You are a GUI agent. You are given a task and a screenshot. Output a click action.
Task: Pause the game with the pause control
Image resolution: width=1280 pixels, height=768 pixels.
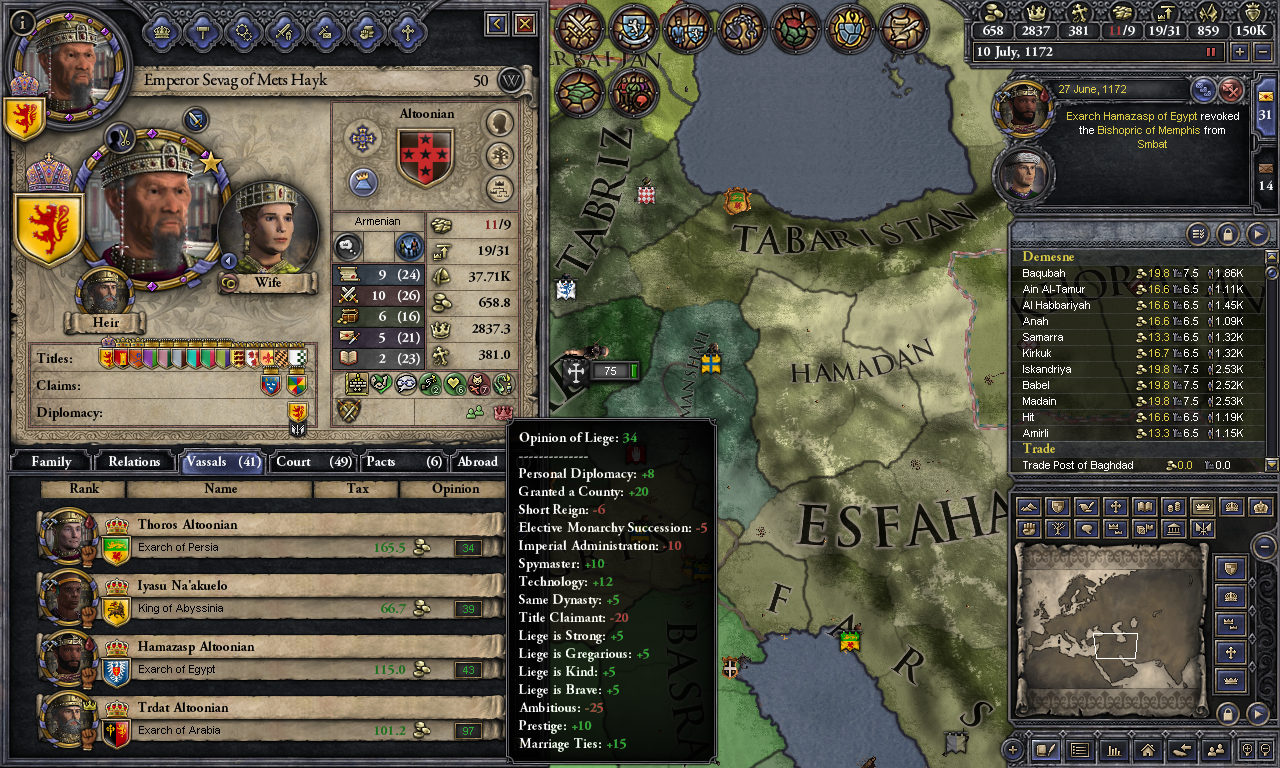click(1211, 51)
